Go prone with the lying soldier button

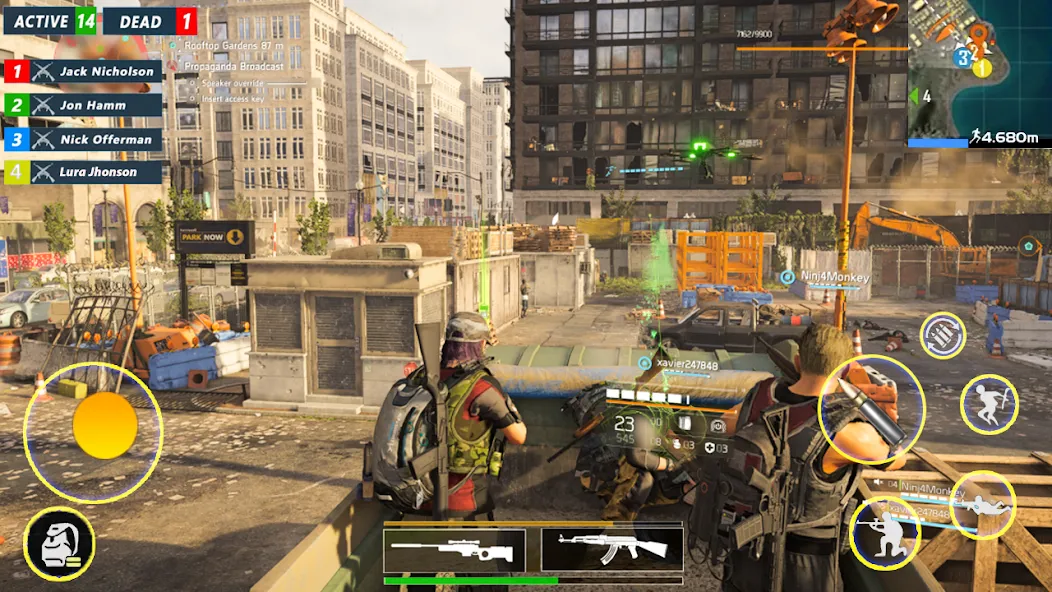[982, 504]
